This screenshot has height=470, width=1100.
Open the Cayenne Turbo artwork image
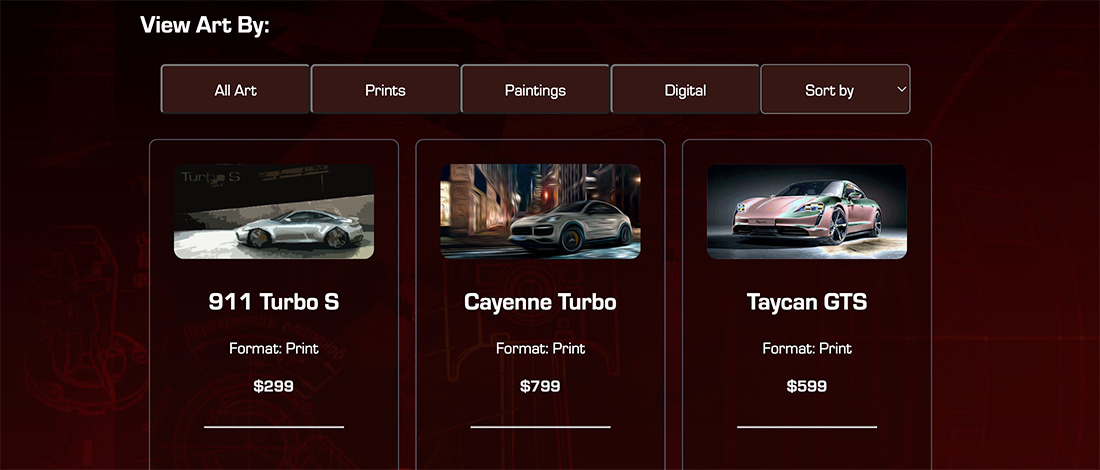[540, 212]
